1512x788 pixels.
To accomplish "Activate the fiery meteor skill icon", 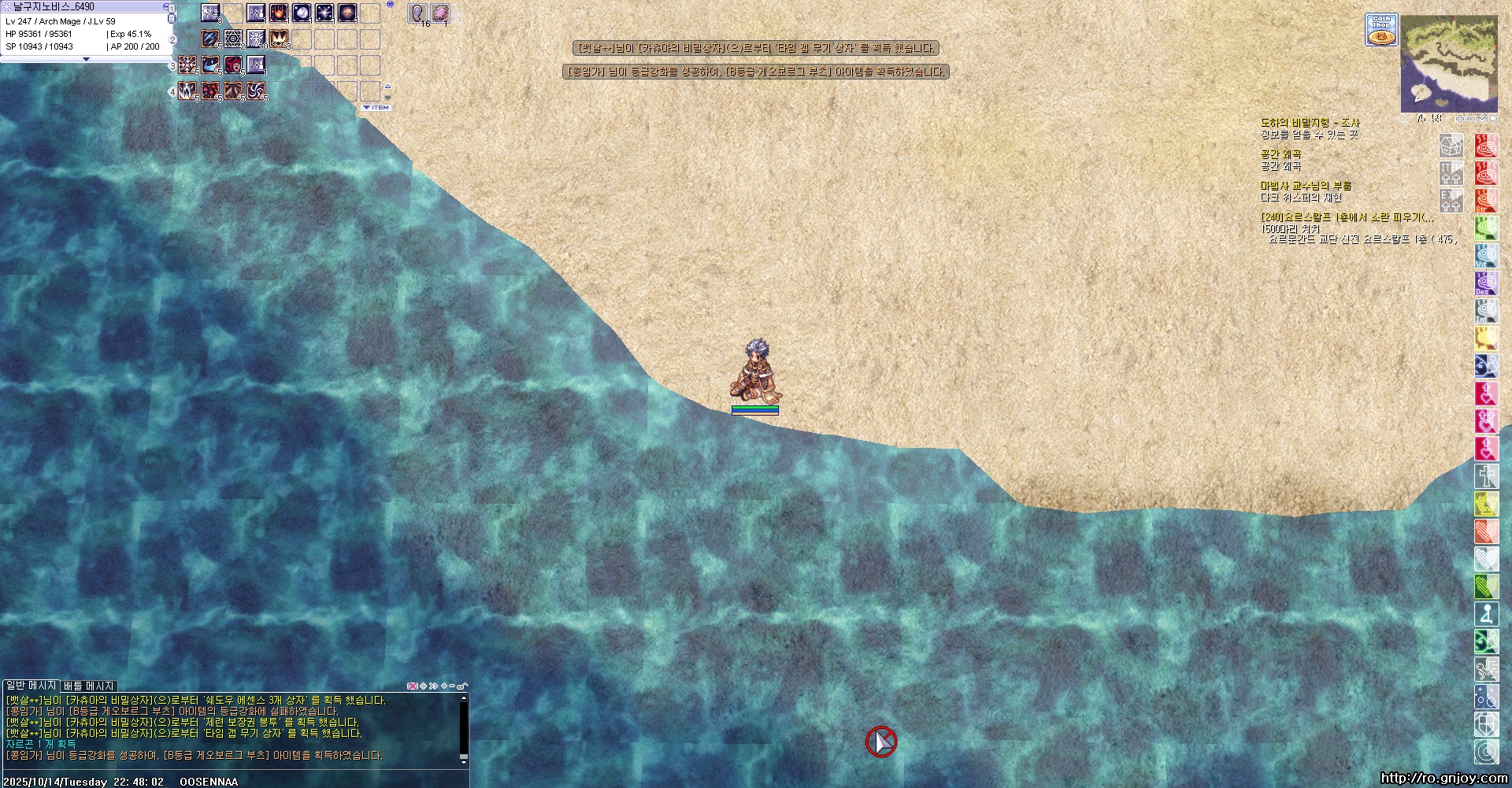I will click(279, 13).
